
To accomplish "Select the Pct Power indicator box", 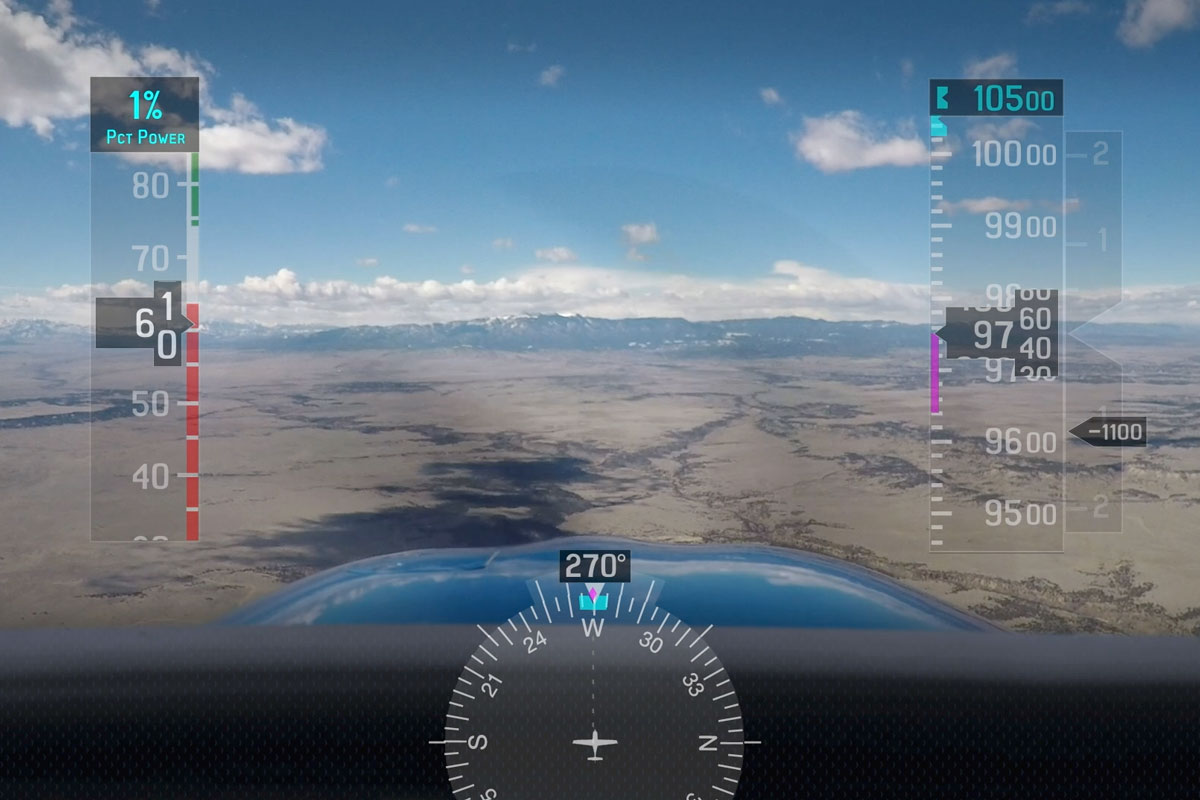I will tap(145, 116).
